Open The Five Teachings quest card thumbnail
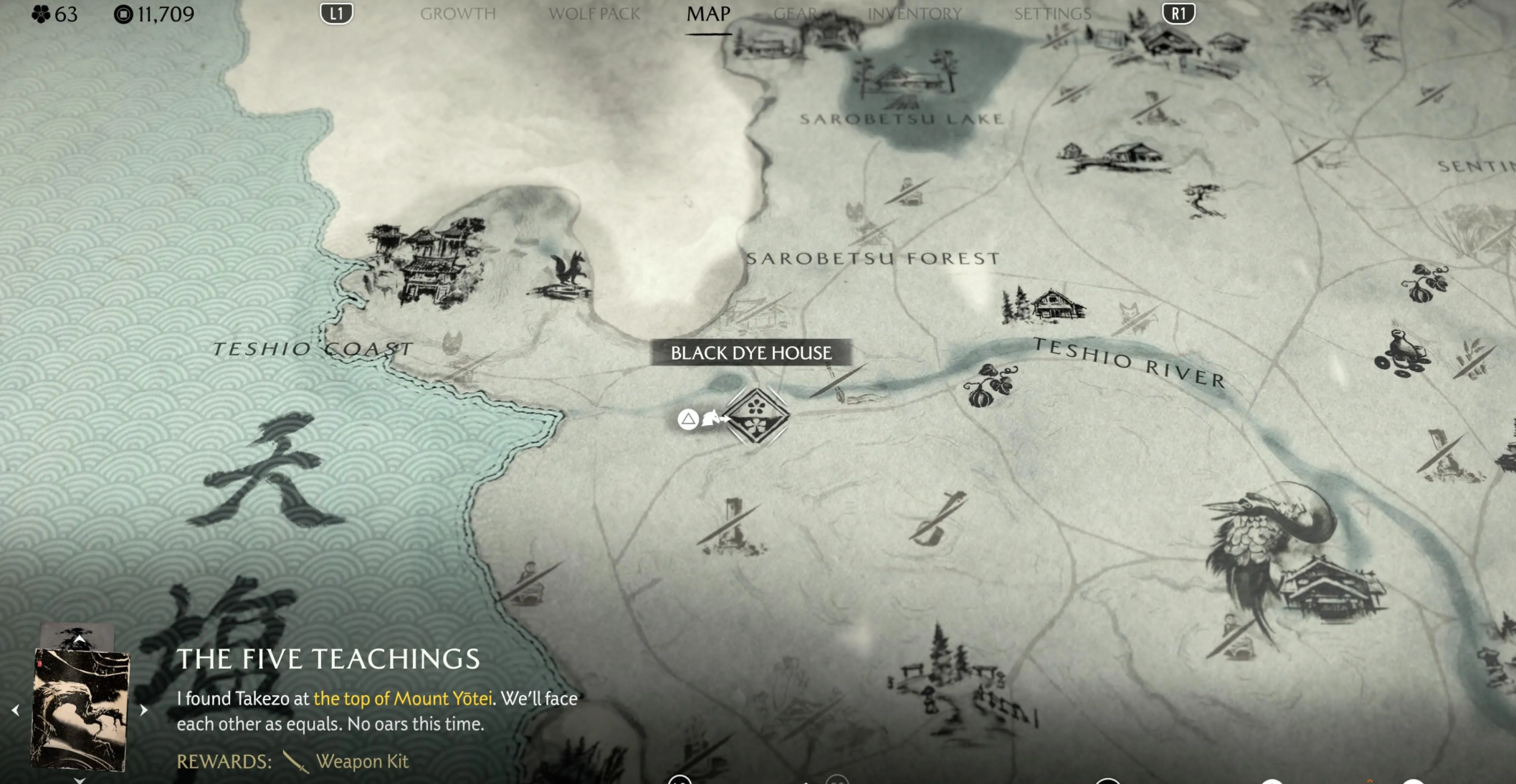1516x784 pixels. 80,708
